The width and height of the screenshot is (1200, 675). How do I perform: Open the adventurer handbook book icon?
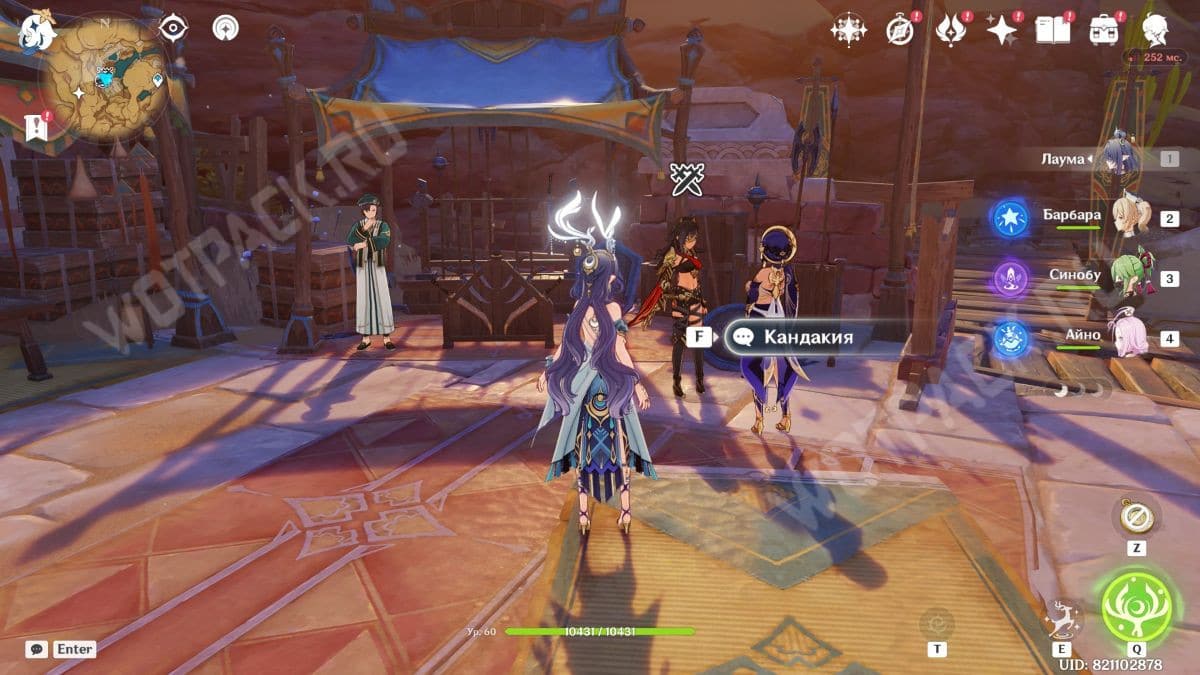[x=1052, y=30]
